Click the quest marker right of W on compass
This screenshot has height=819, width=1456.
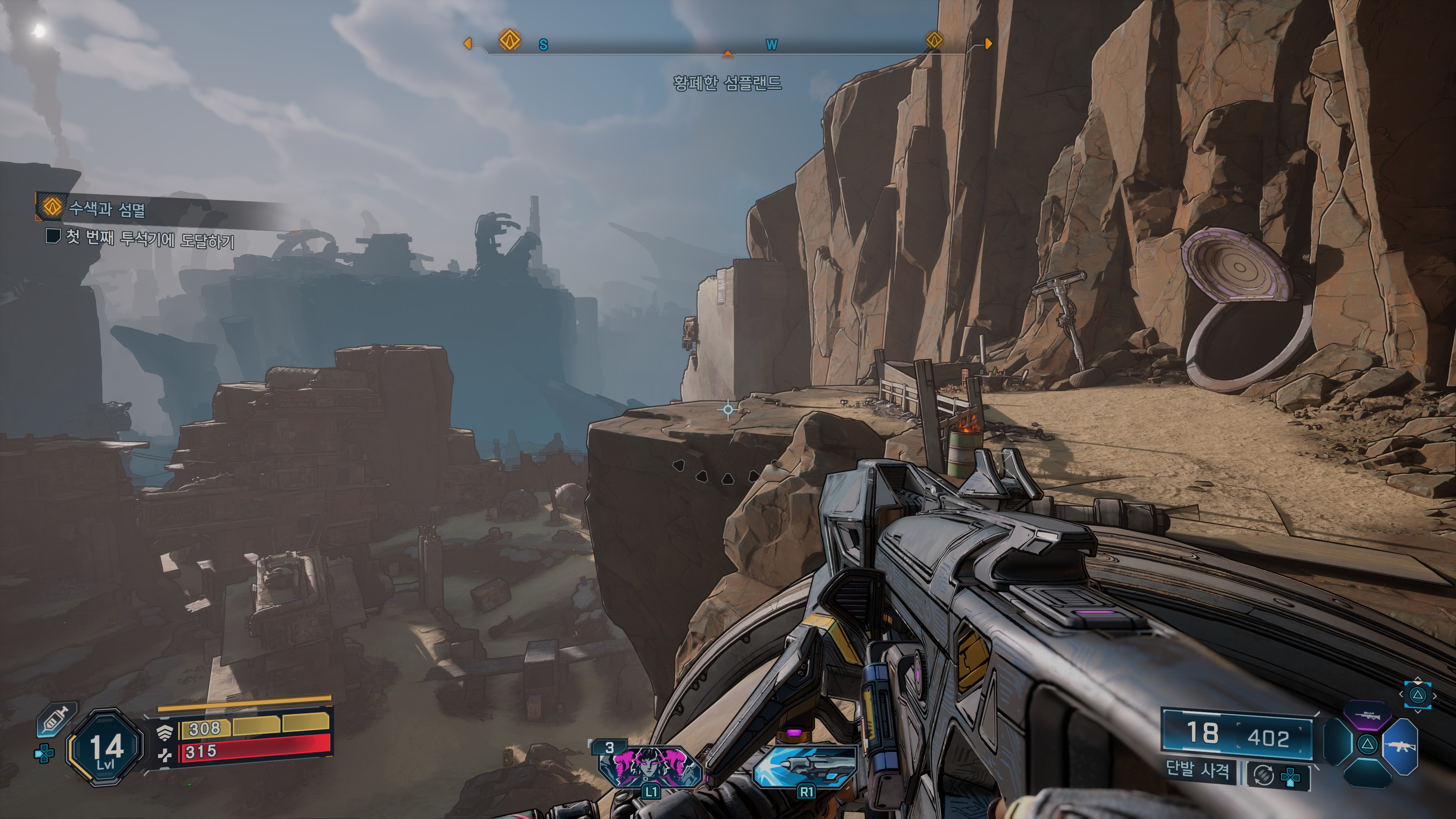click(x=934, y=40)
